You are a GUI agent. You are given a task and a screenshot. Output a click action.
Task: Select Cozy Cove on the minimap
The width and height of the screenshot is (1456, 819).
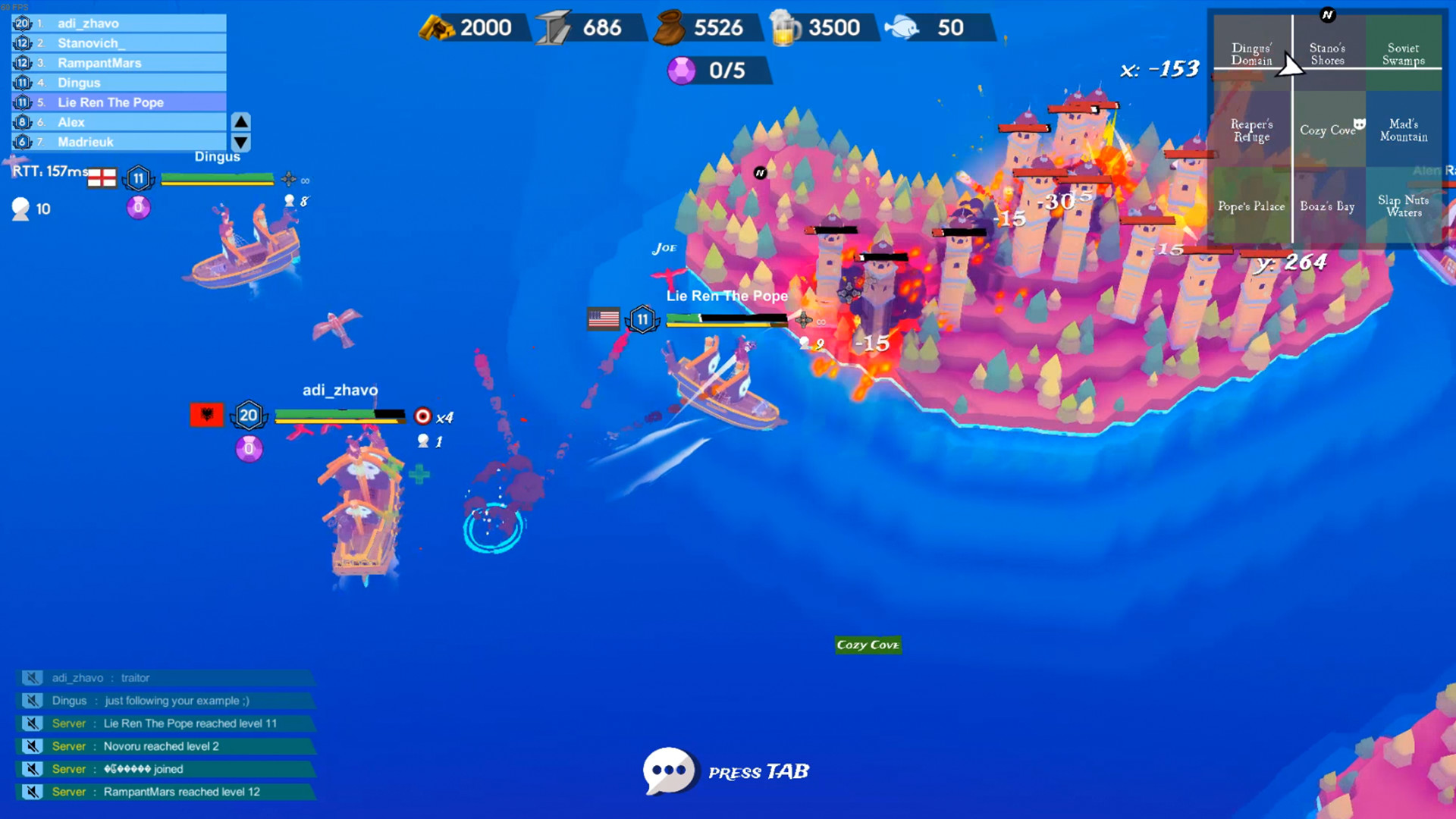pos(1327,130)
